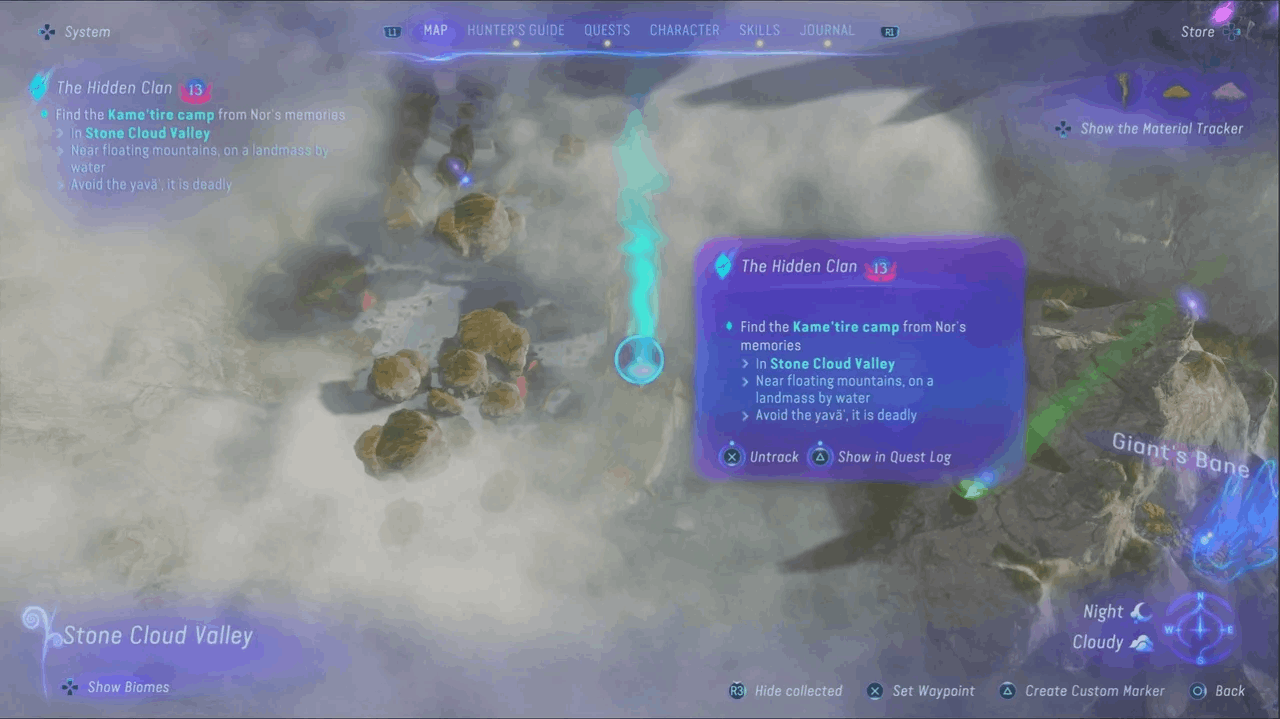Select the green marker on the map

click(969, 488)
